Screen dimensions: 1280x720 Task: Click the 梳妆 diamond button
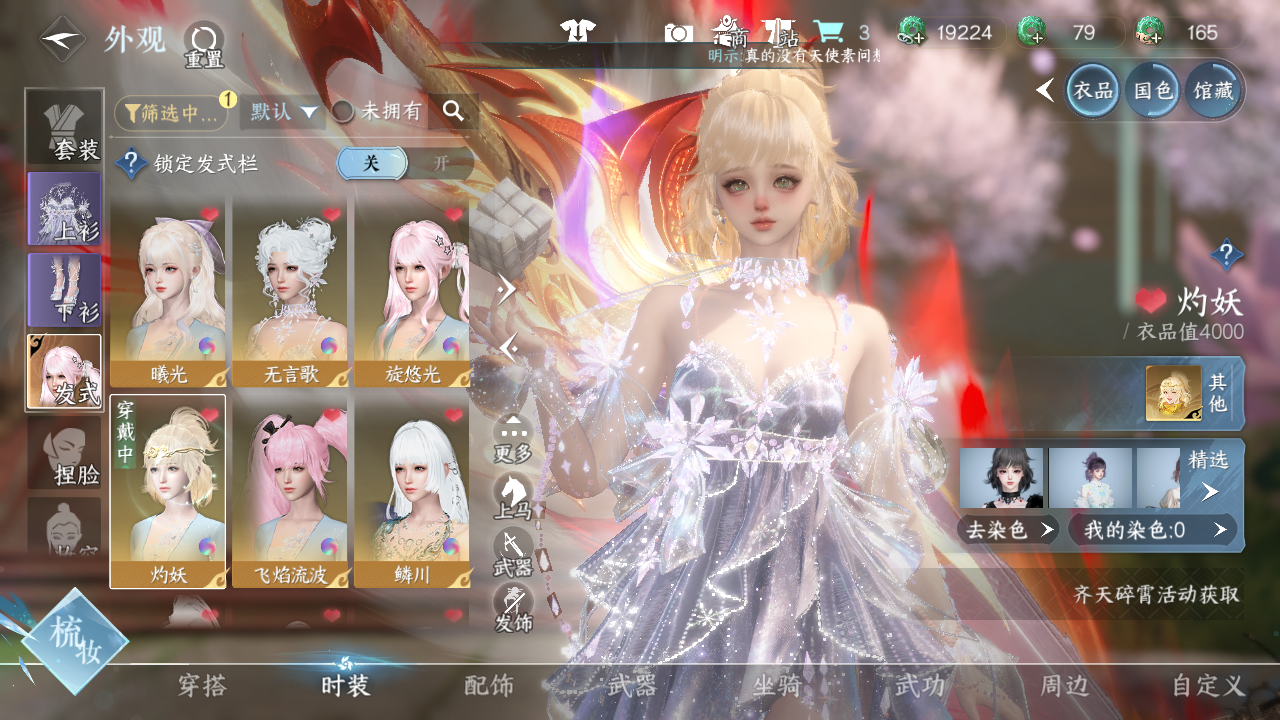click(75, 641)
